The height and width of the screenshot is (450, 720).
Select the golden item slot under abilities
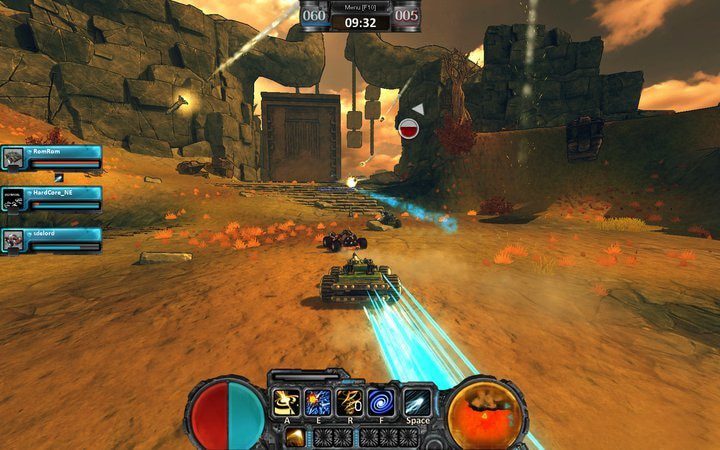[296, 435]
